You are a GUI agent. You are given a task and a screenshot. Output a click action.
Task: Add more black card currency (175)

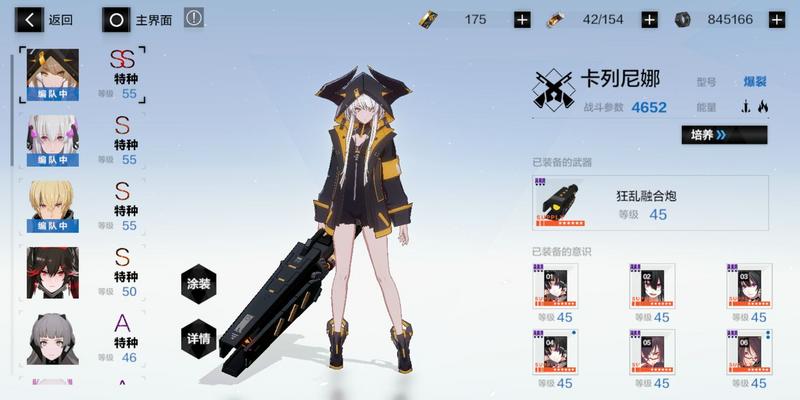[522, 19]
